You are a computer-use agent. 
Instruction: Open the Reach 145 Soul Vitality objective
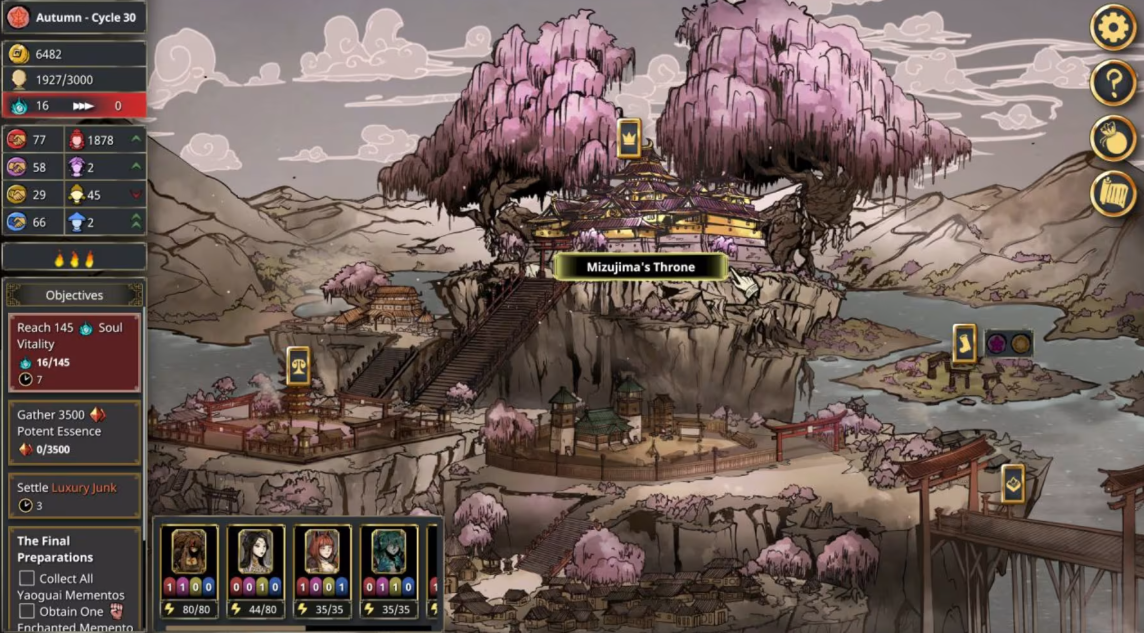click(74, 353)
